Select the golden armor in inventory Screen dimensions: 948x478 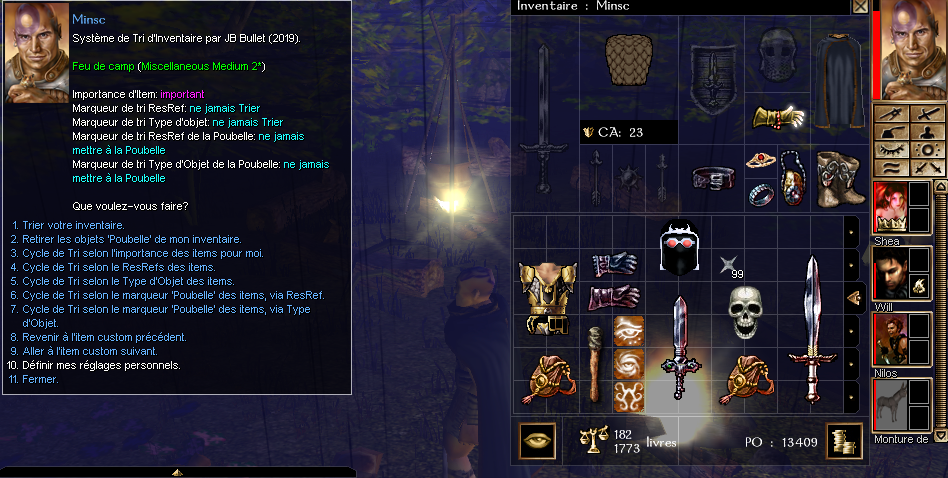543,296
